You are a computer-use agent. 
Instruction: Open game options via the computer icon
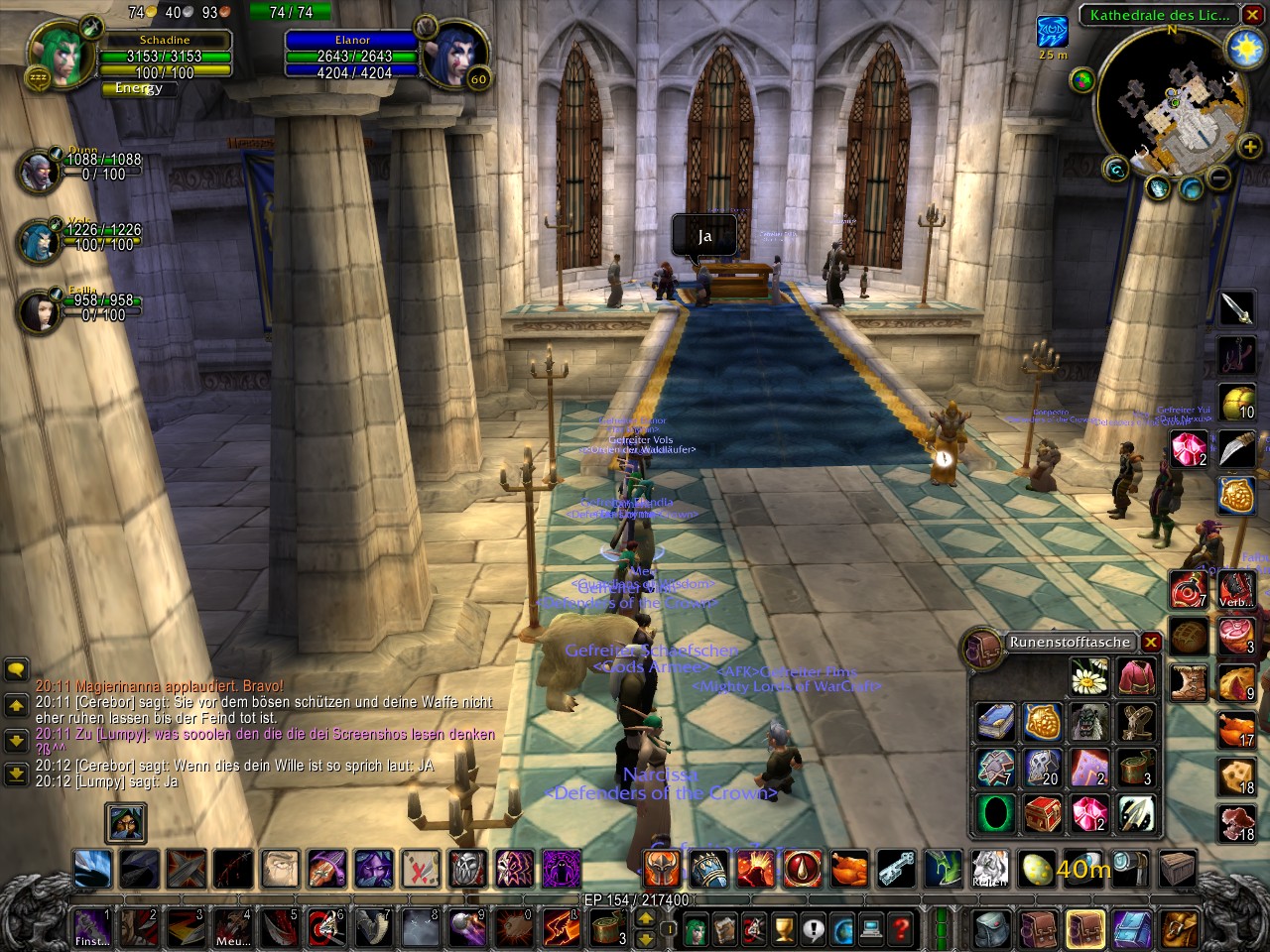871,927
